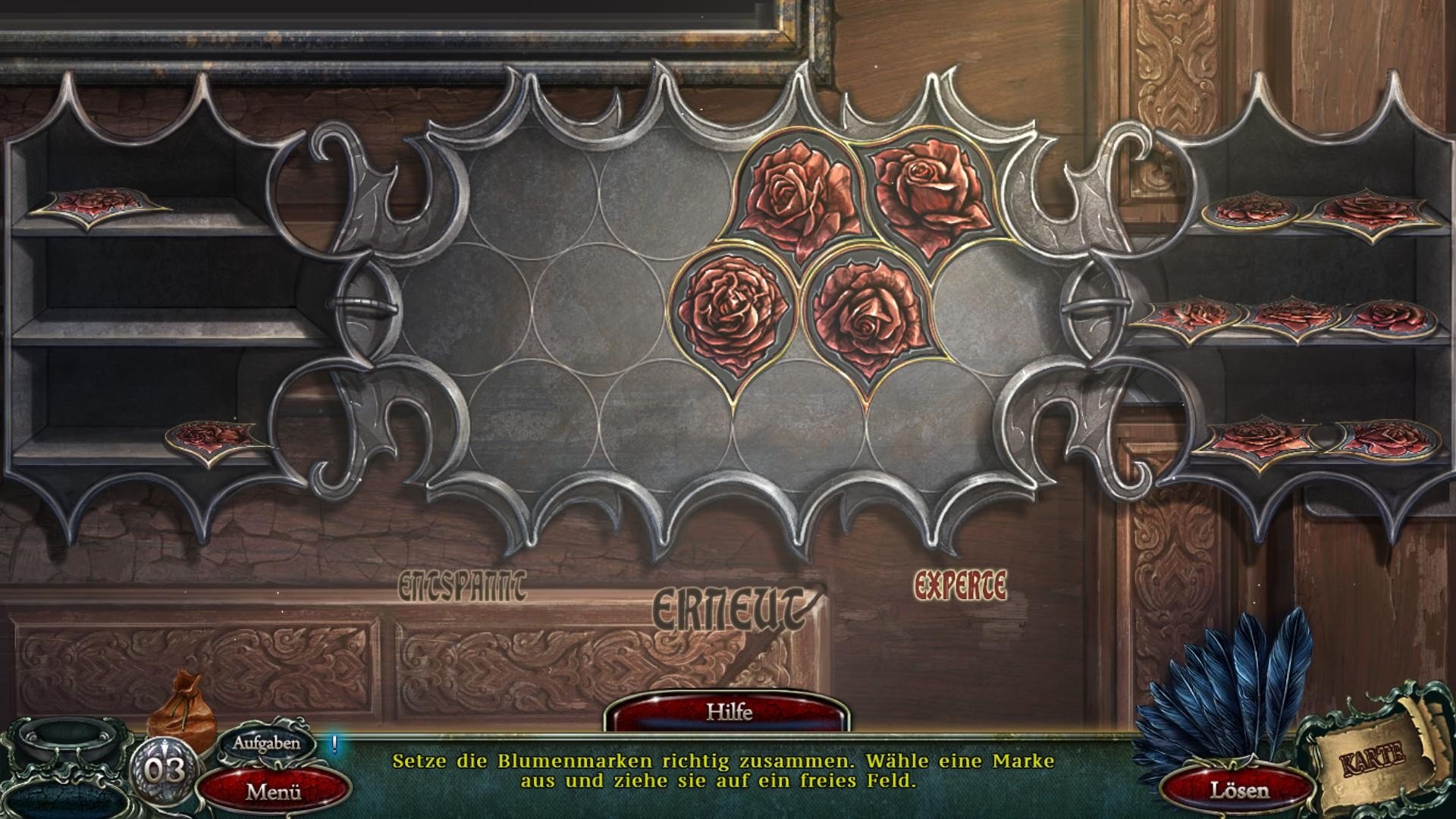Click the Lösen skip button

pos(1238,790)
